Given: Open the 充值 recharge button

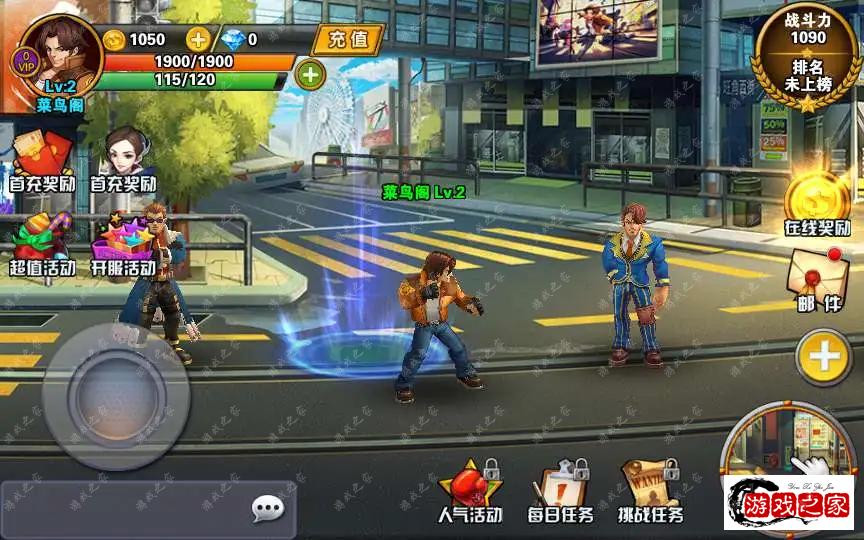Looking at the screenshot, I should click(x=347, y=39).
